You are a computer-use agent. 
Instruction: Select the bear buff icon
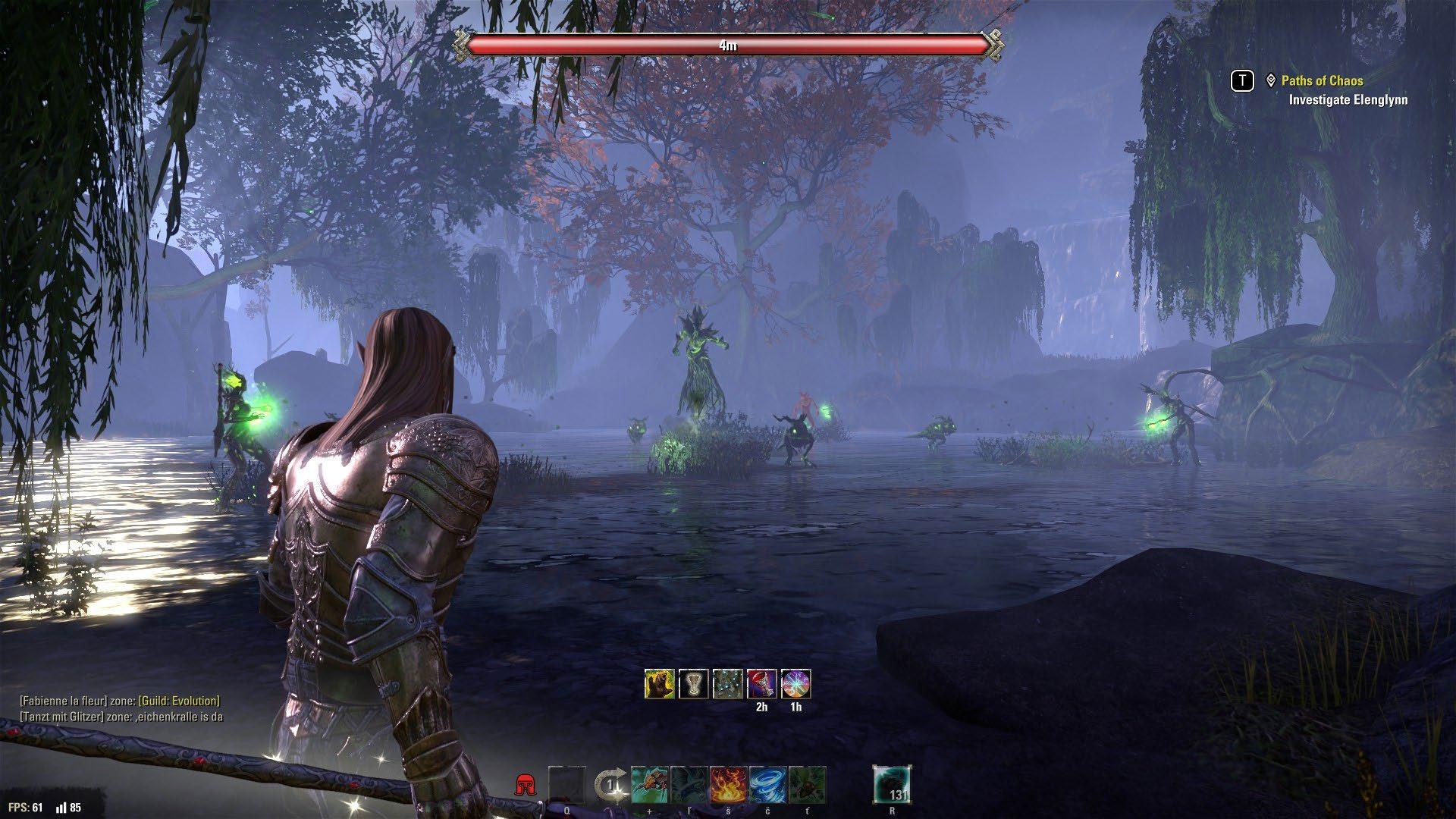pyautogui.click(x=660, y=684)
